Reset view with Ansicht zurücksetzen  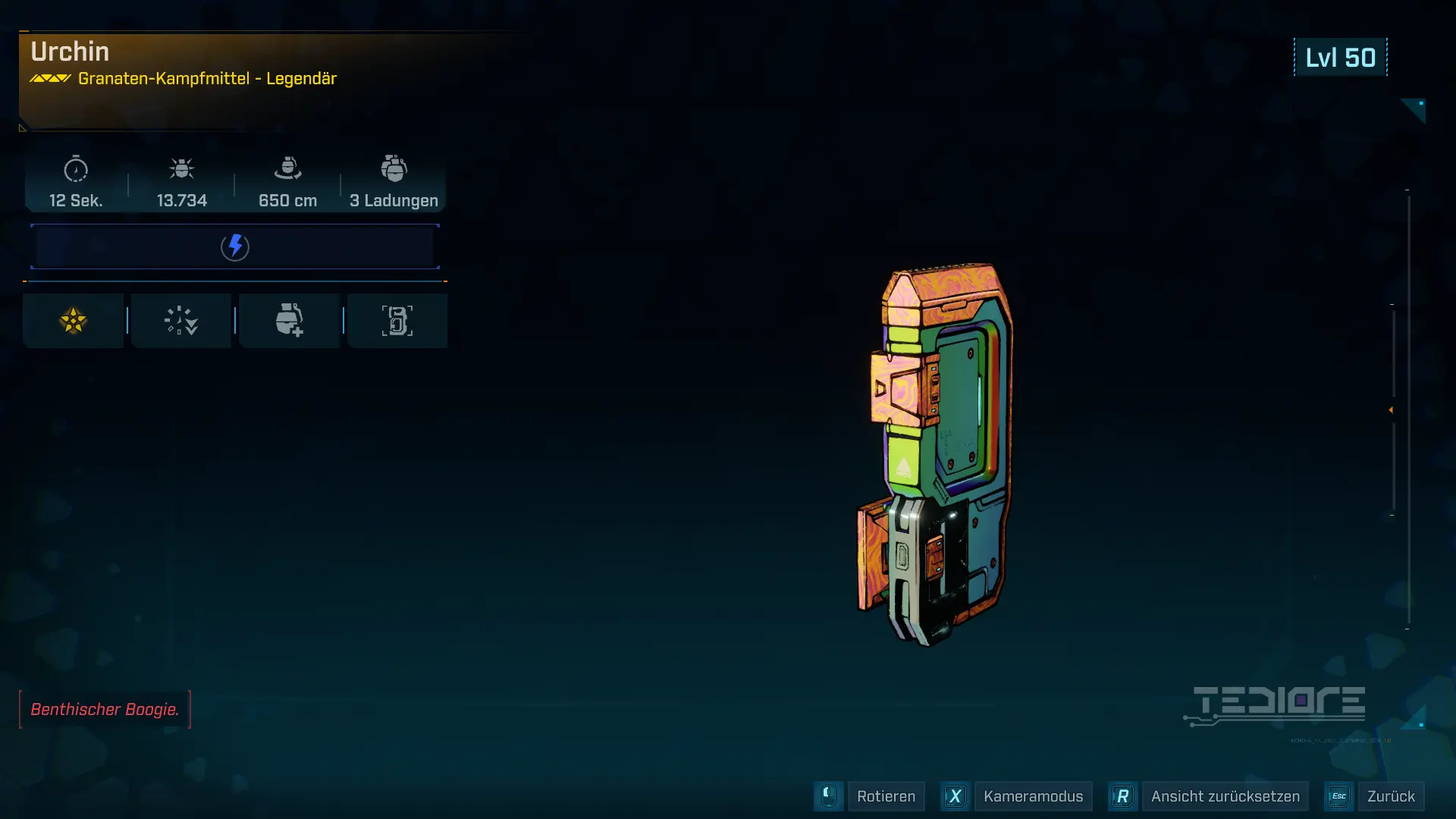coord(1224,796)
